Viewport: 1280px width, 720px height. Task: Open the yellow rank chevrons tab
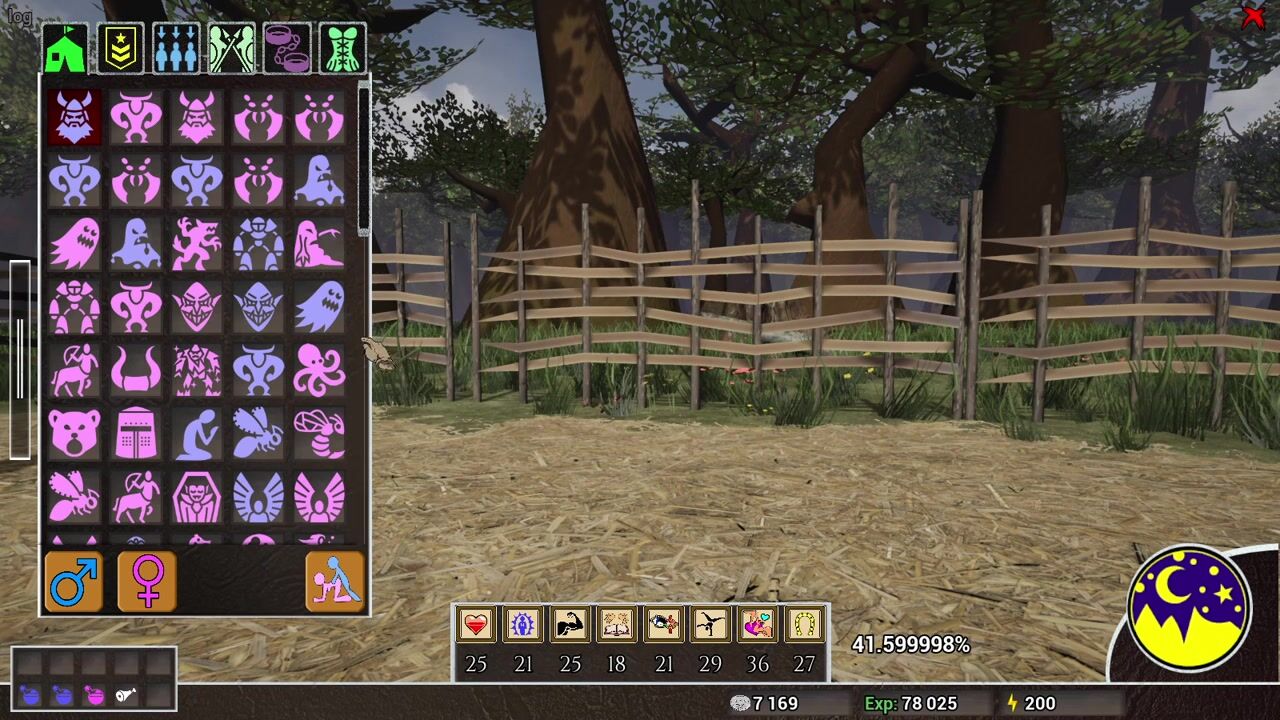121,49
